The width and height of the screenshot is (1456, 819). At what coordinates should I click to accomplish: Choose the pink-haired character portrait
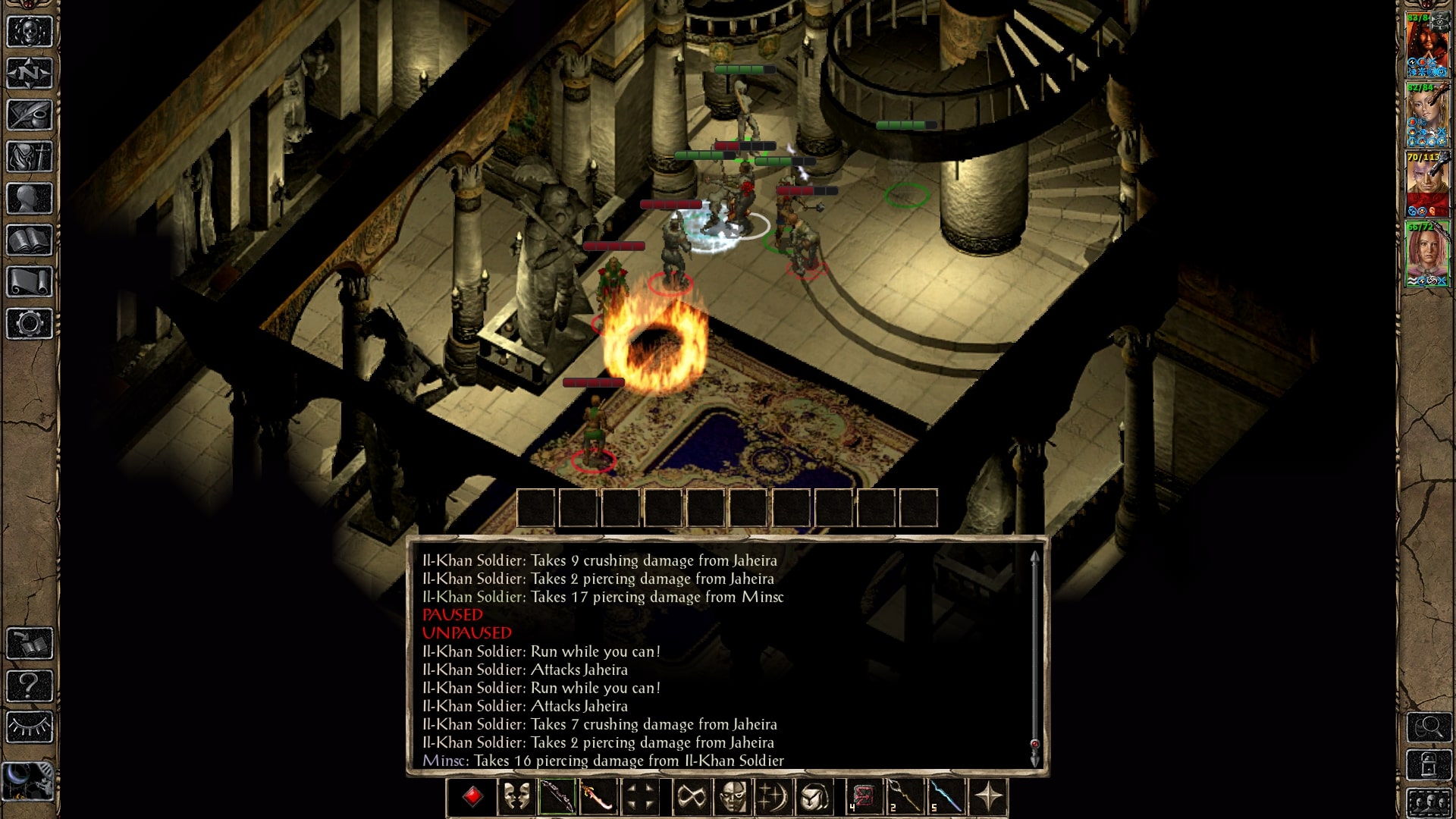pos(1427,254)
